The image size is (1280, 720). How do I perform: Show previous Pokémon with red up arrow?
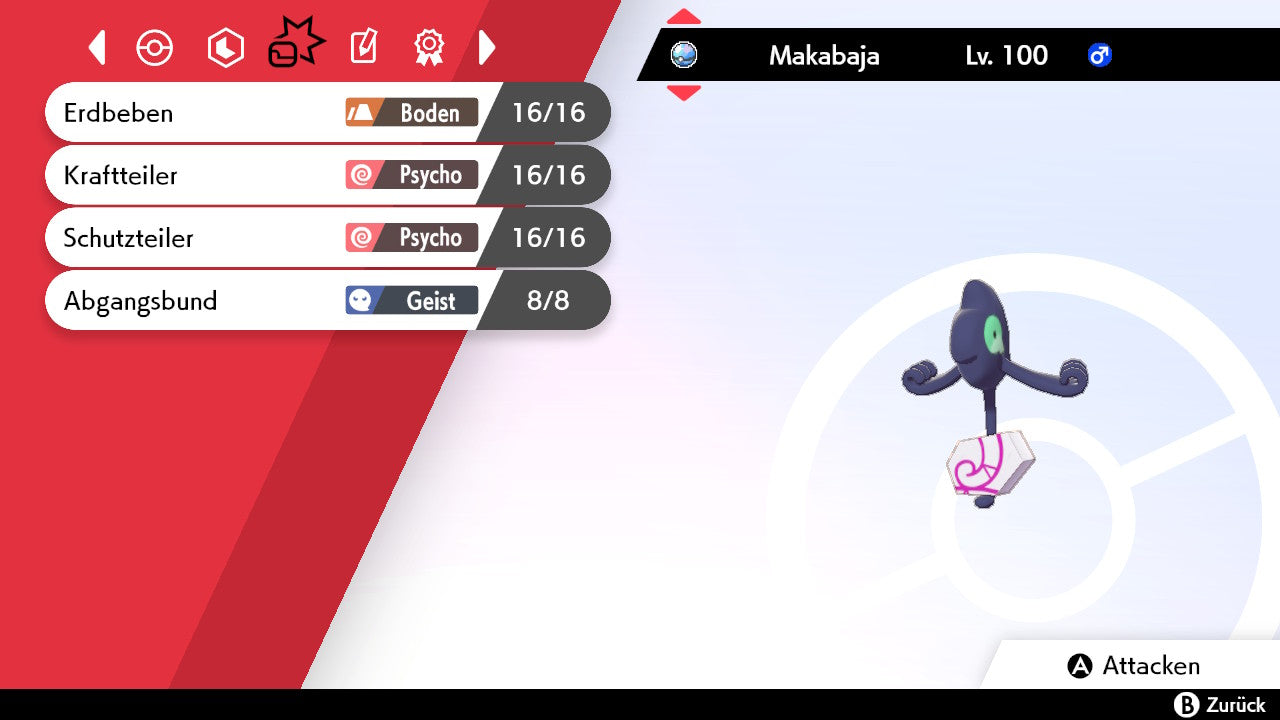(x=684, y=17)
